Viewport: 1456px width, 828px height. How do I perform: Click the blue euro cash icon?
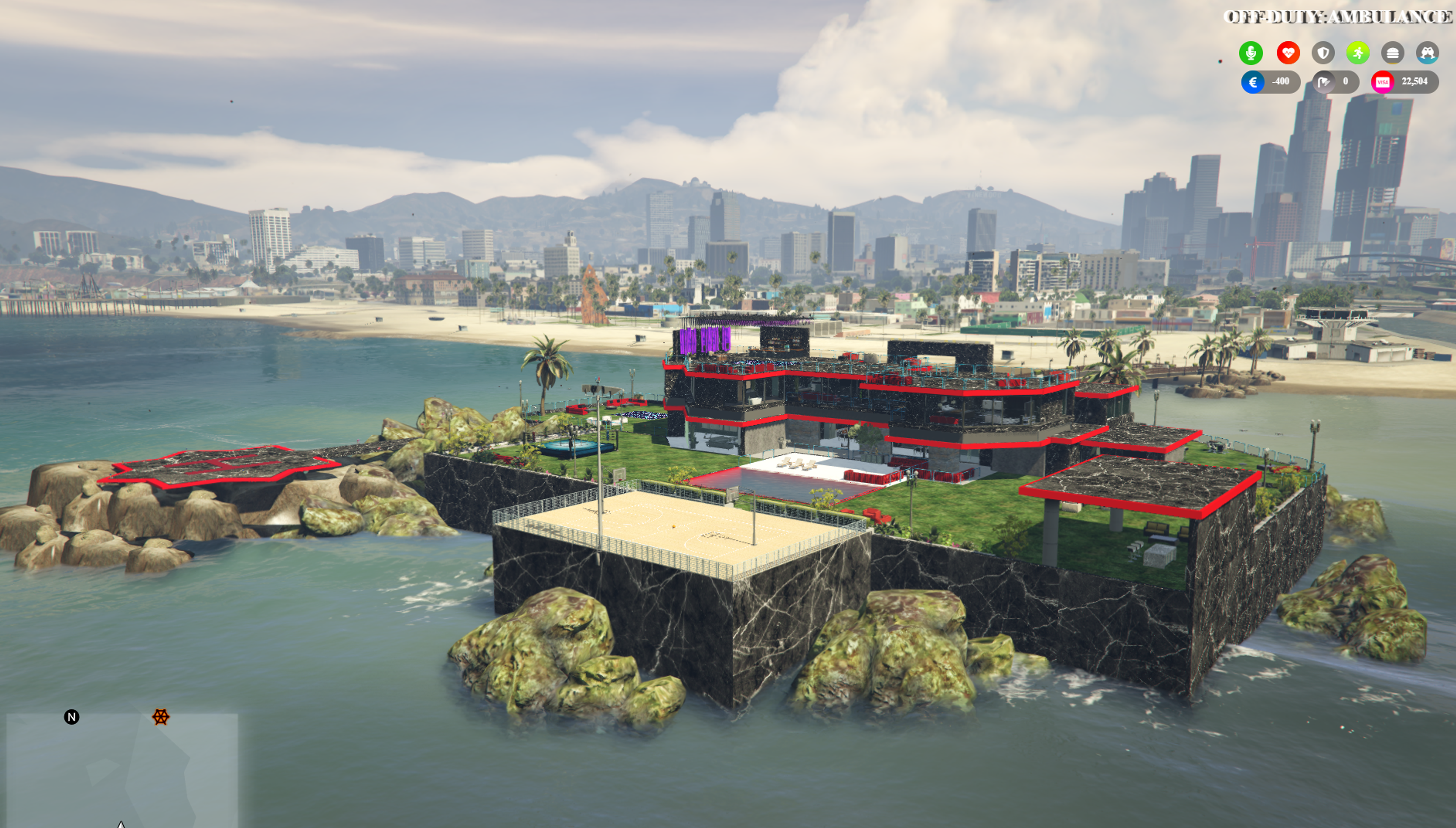point(1252,82)
